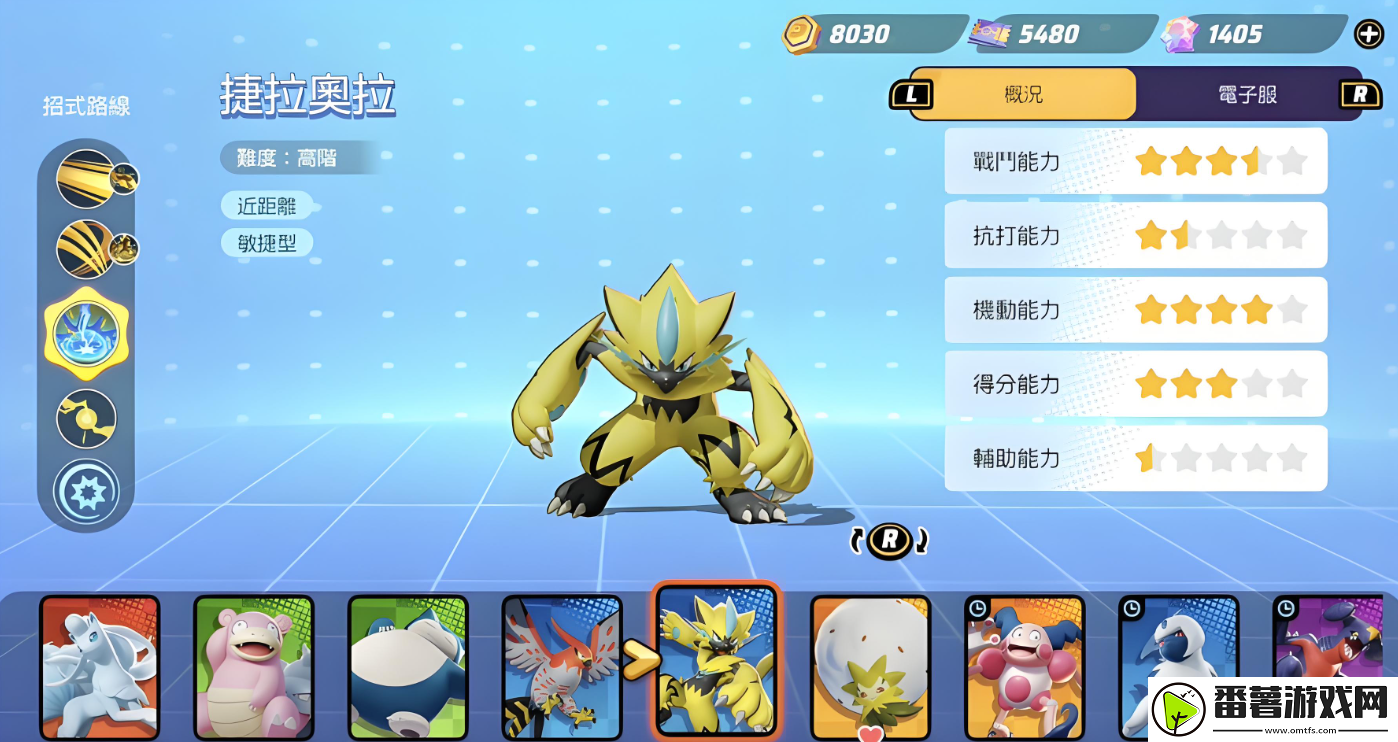Pick the dark round yellow-spark move icon

(86, 418)
